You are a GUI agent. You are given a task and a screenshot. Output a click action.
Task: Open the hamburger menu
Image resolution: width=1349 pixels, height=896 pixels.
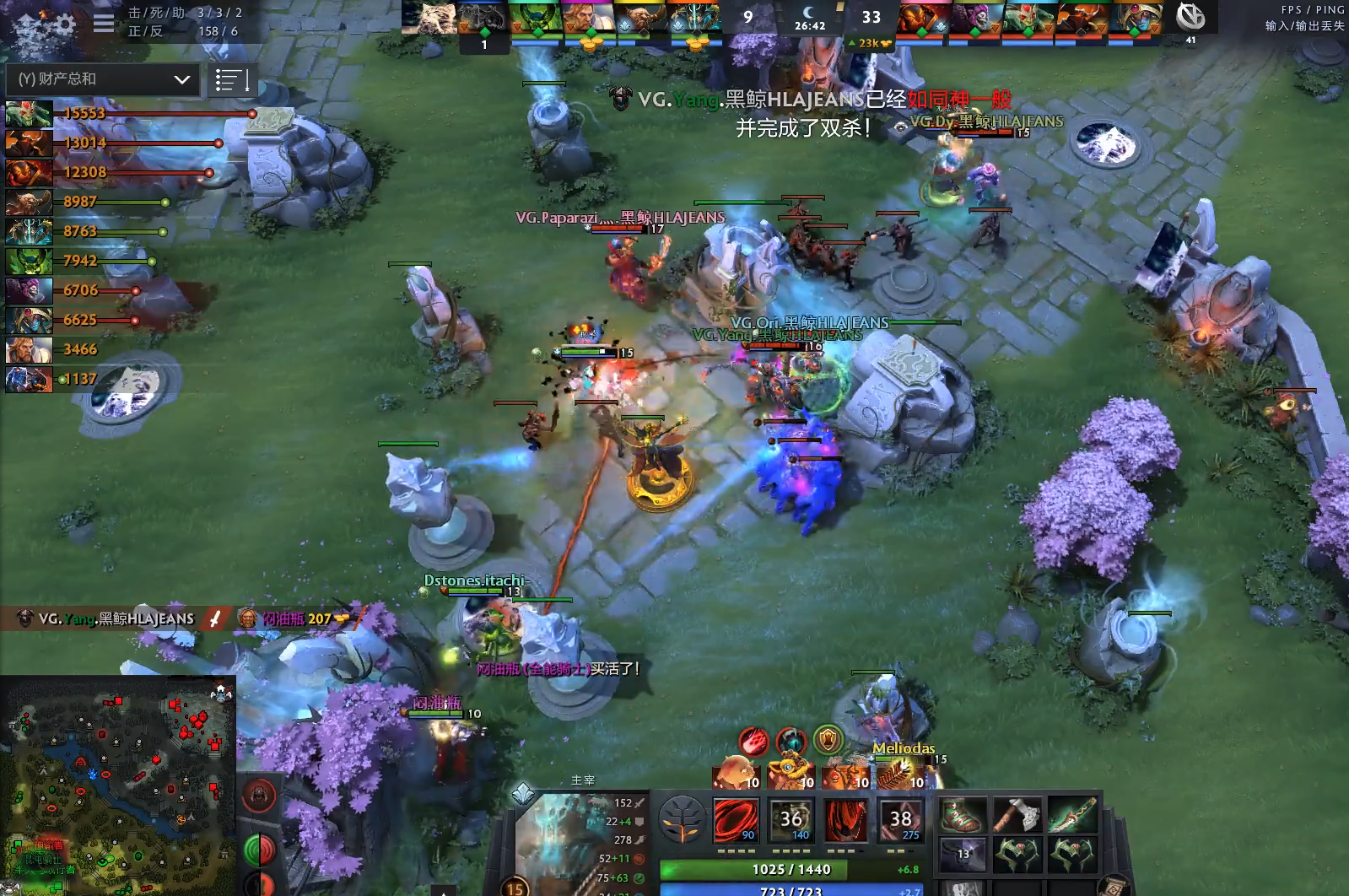coord(103,23)
